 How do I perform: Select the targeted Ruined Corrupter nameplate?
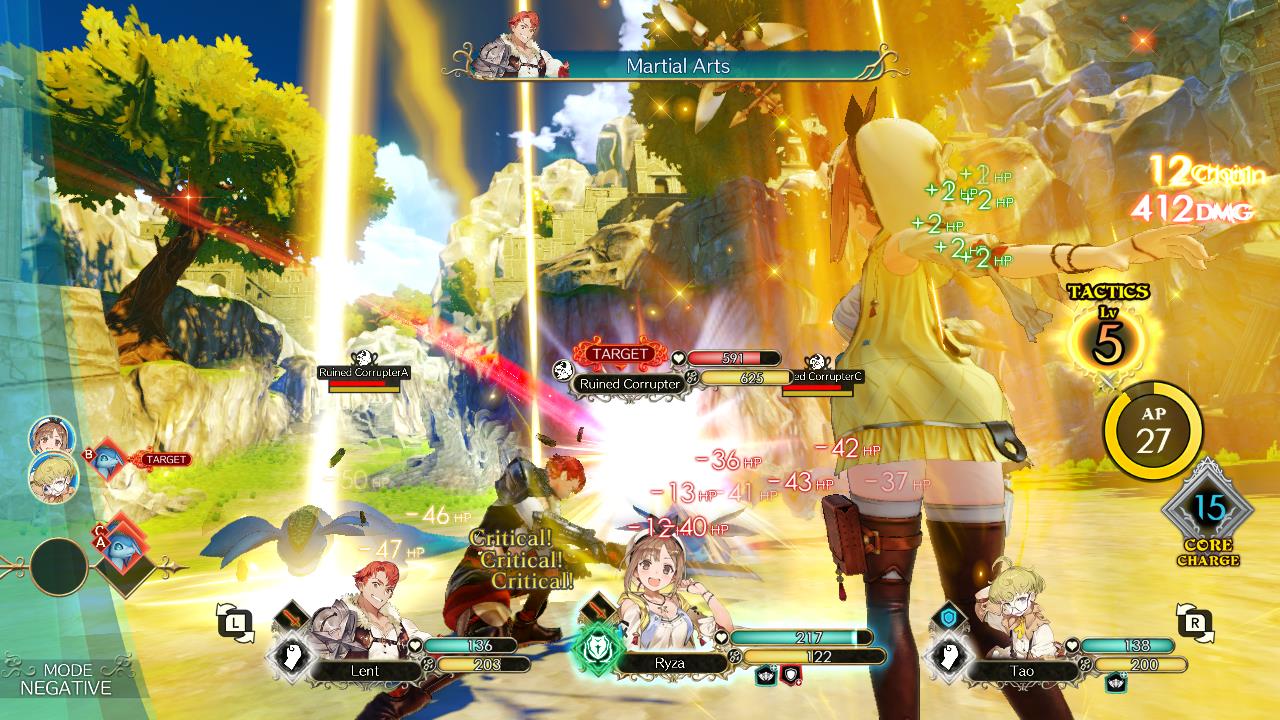tap(630, 383)
